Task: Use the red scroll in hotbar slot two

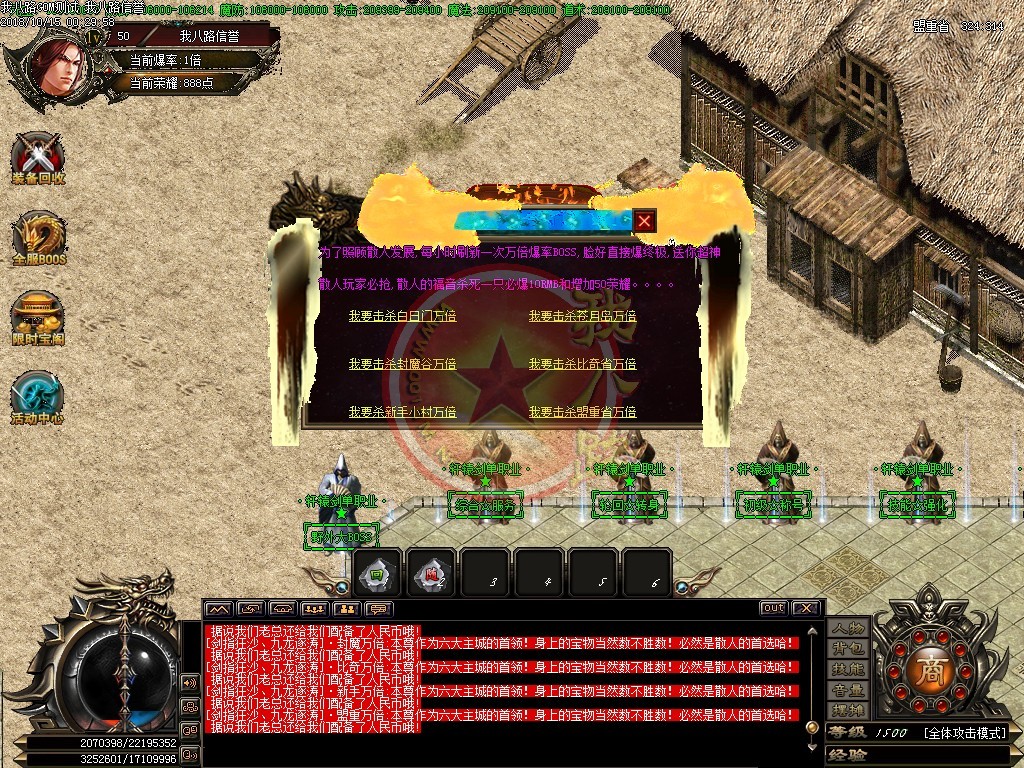Action: (x=431, y=575)
